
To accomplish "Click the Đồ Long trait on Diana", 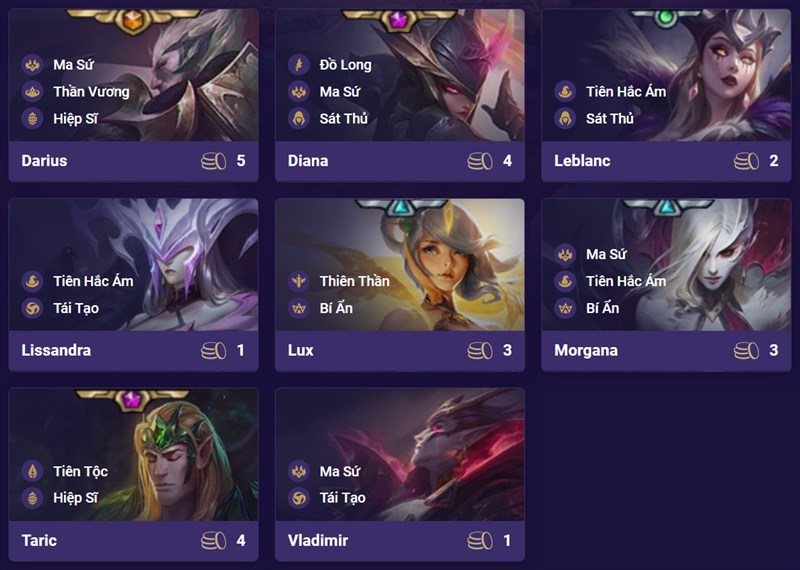I will click(x=344, y=65).
